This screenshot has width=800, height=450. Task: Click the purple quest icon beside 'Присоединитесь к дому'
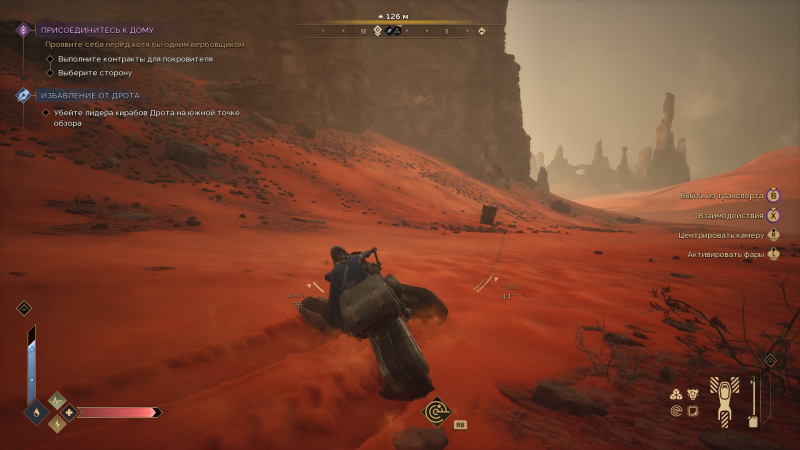(x=23, y=30)
